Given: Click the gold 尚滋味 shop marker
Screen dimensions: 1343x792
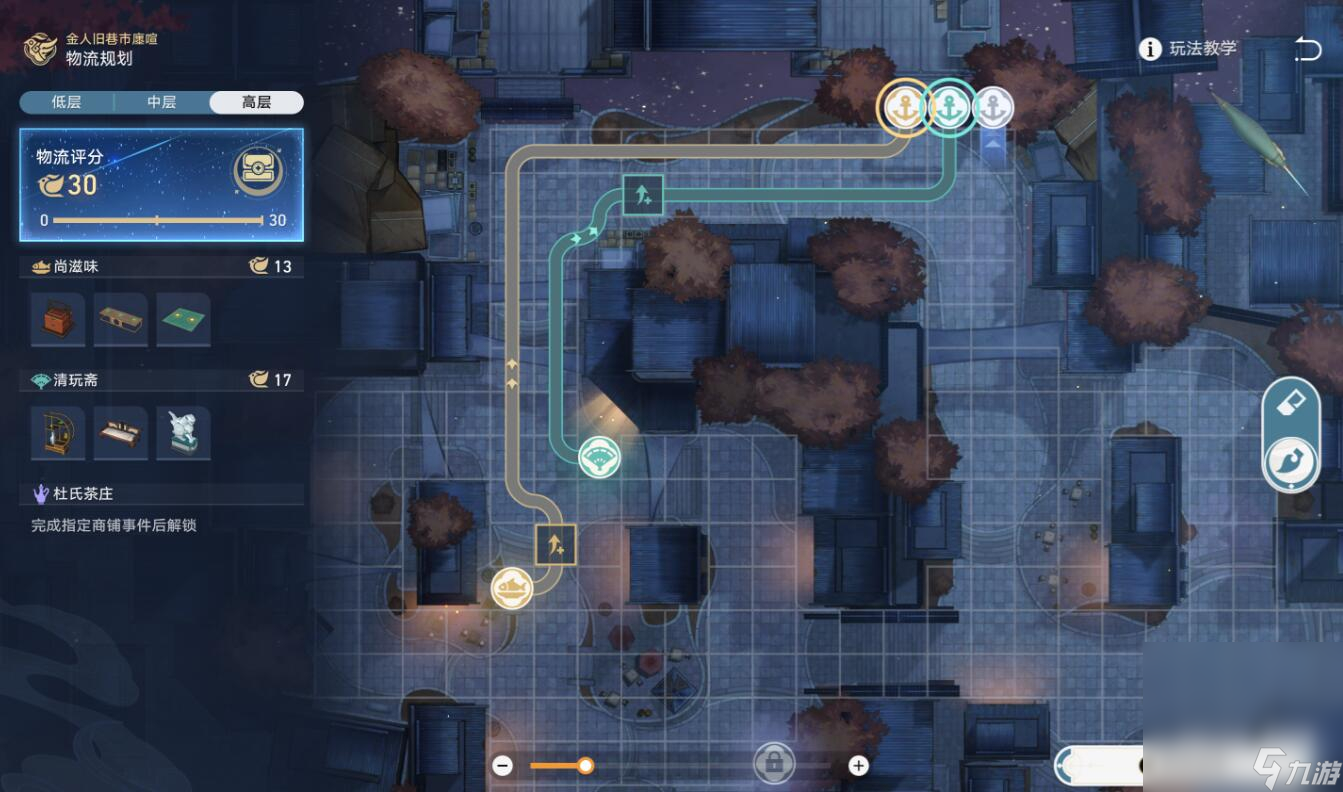Looking at the screenshot, I should click(x=511, y=587).
